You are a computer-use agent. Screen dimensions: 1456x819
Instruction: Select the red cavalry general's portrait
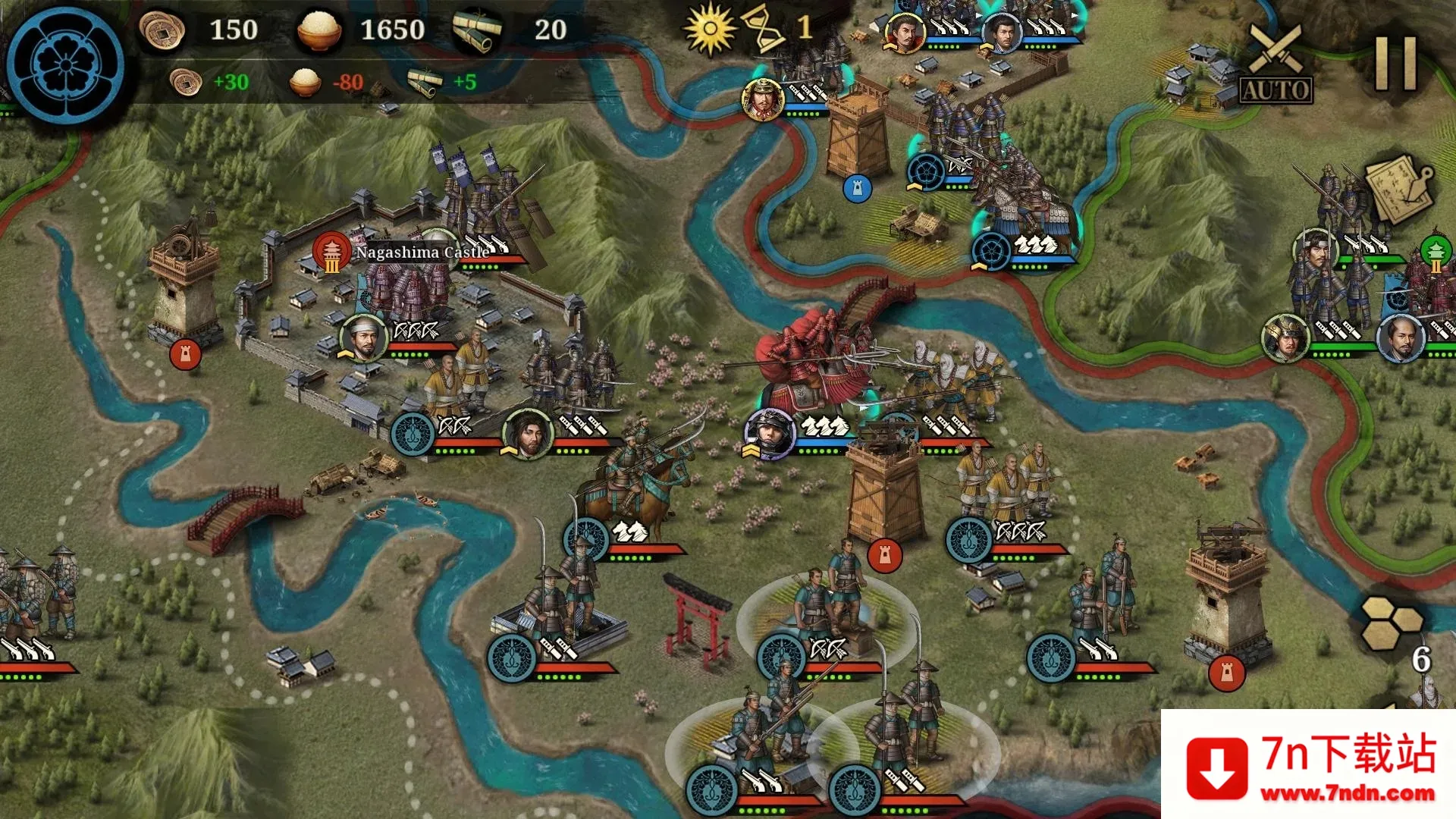pos(770,434)
